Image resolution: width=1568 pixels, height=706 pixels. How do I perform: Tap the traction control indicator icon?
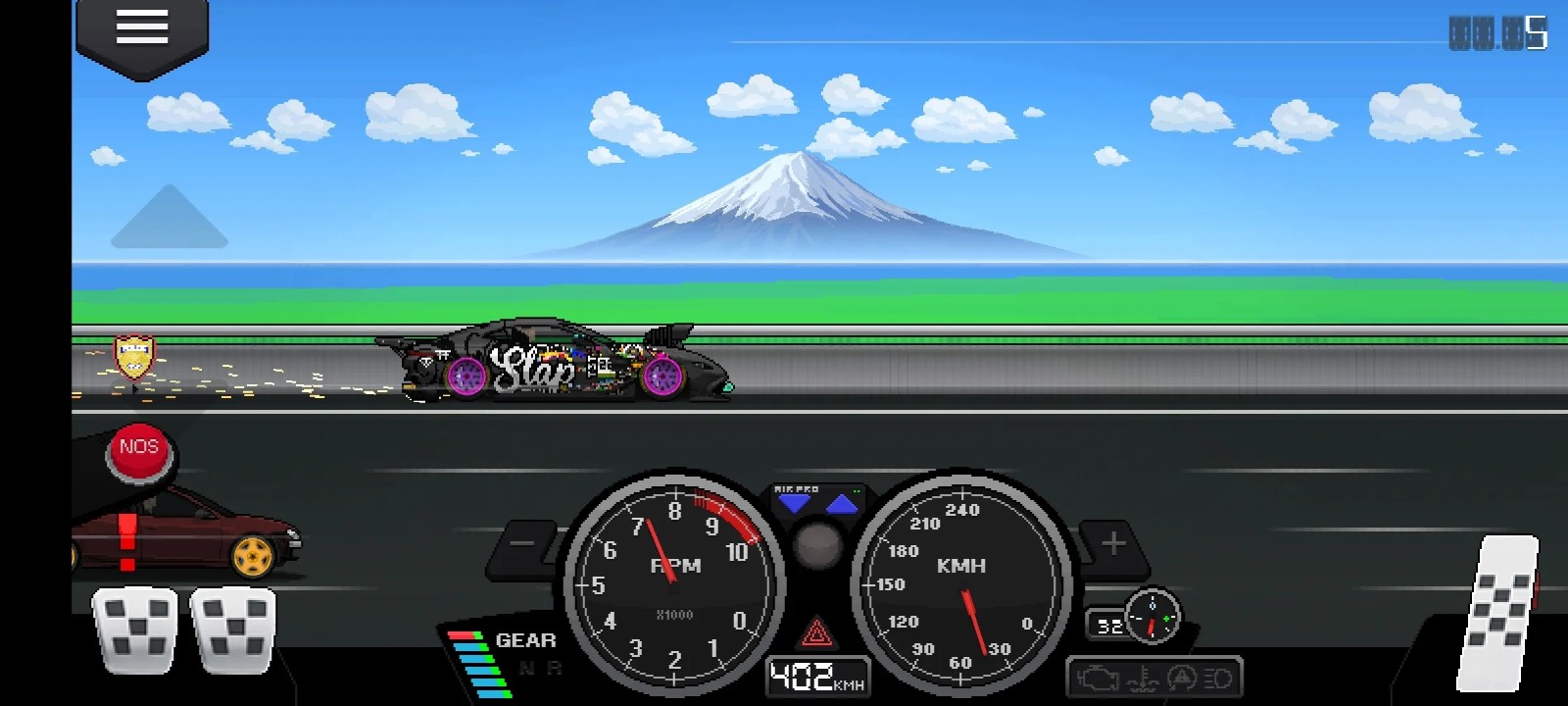pyautogui.click(x=1182, y=677)
